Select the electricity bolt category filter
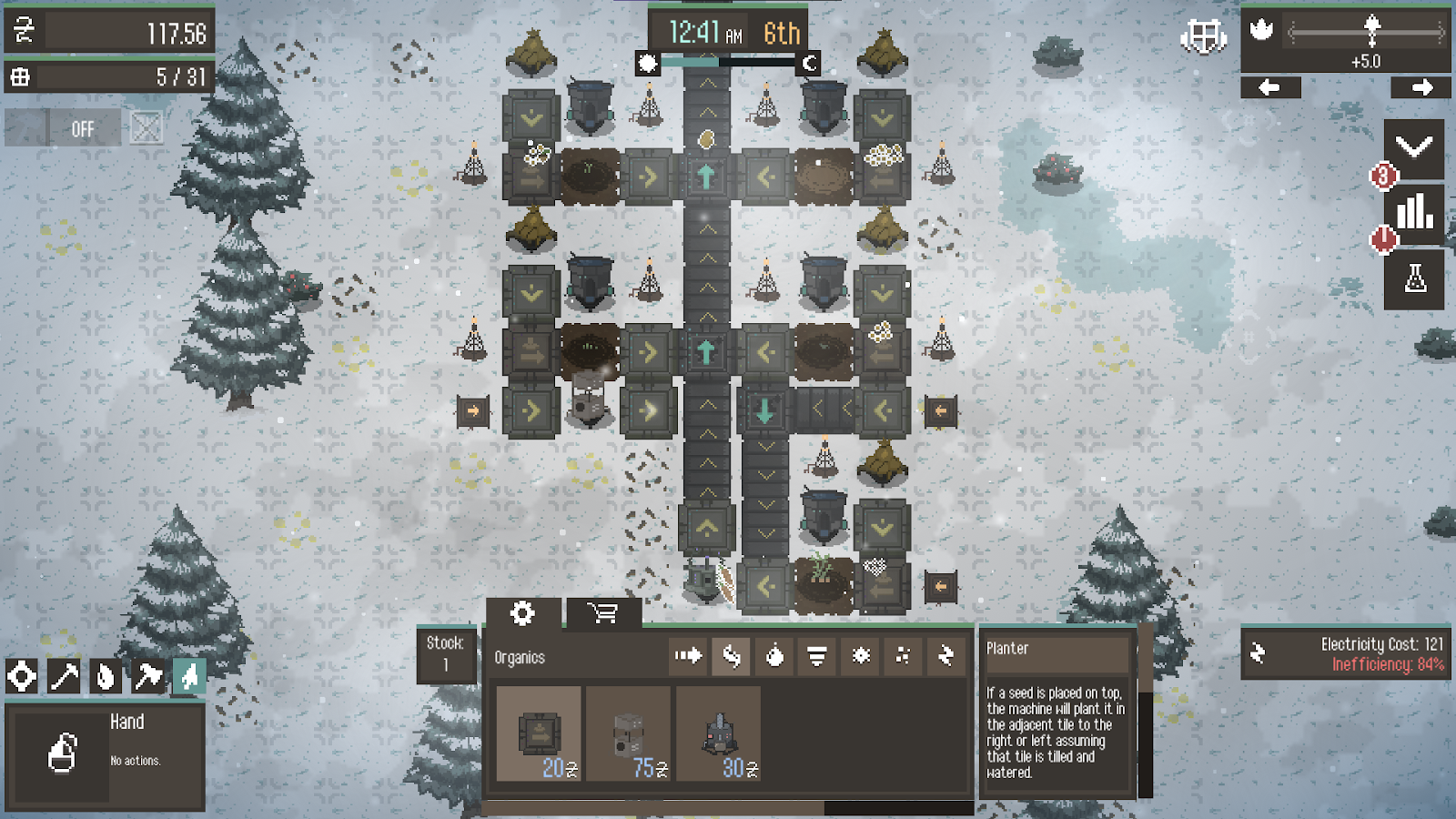Image resolution: width=1456 pixels, height=819 pixels. [945, 655]
